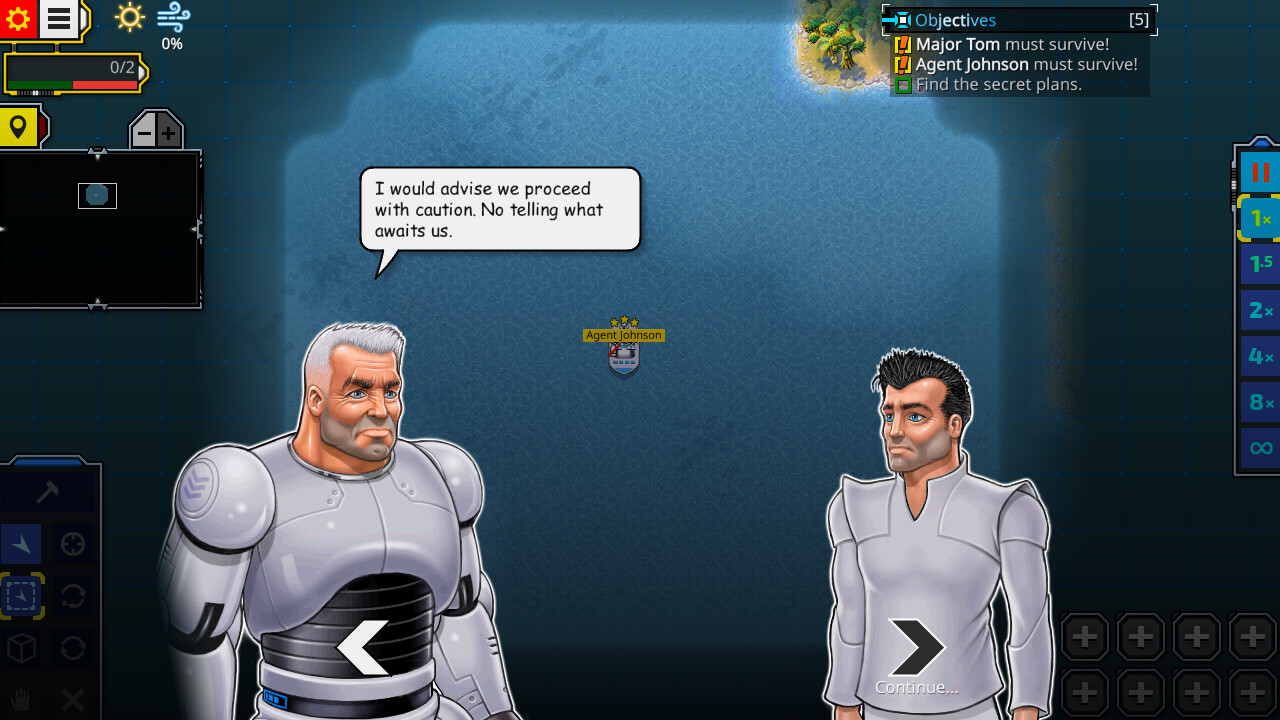Image resolution: width=1280 pixels, height=720 pixels.
Task: Expand the Find the secret plans objective
Action: 902,85
